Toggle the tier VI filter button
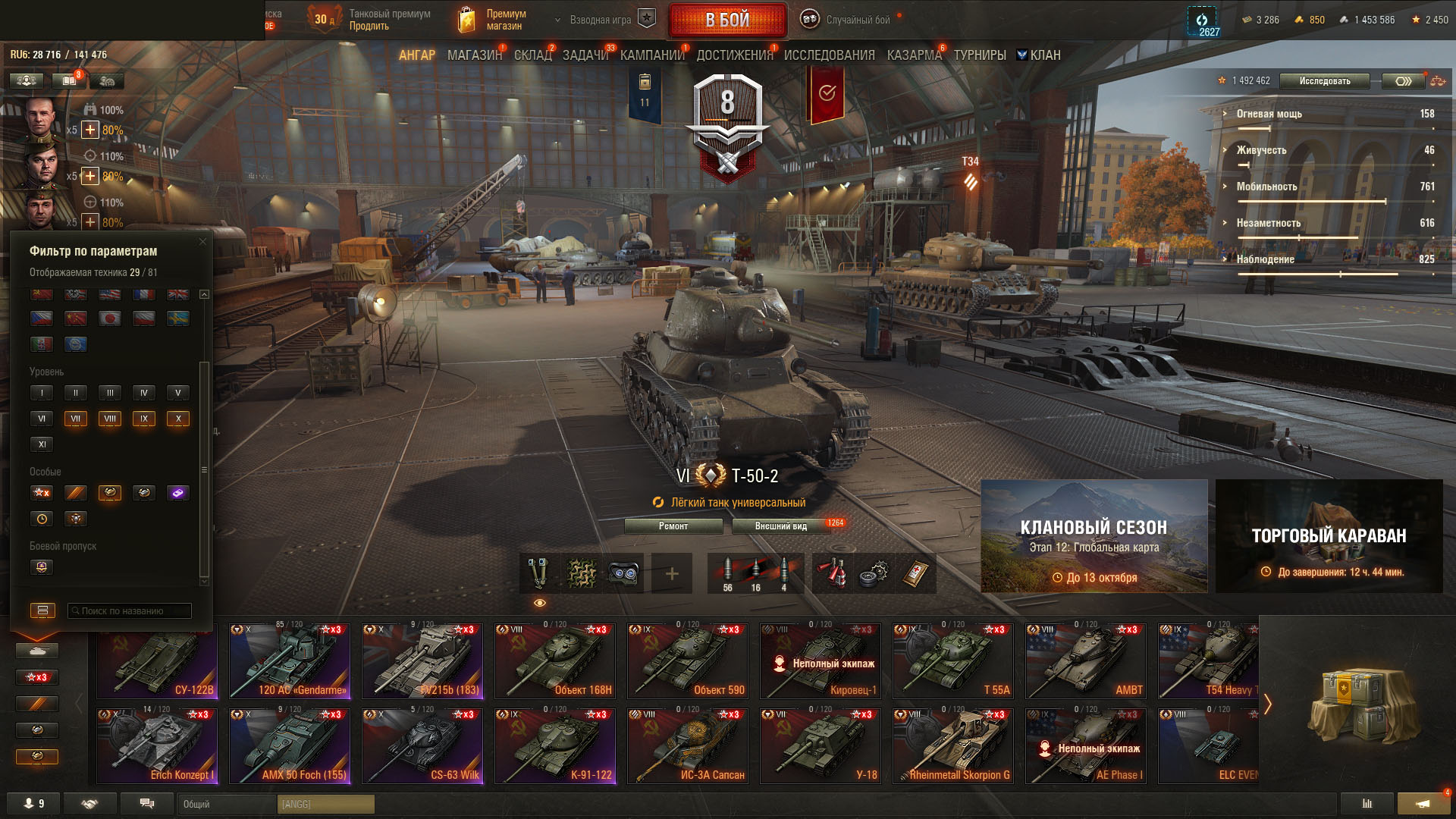 click(42, 419)
